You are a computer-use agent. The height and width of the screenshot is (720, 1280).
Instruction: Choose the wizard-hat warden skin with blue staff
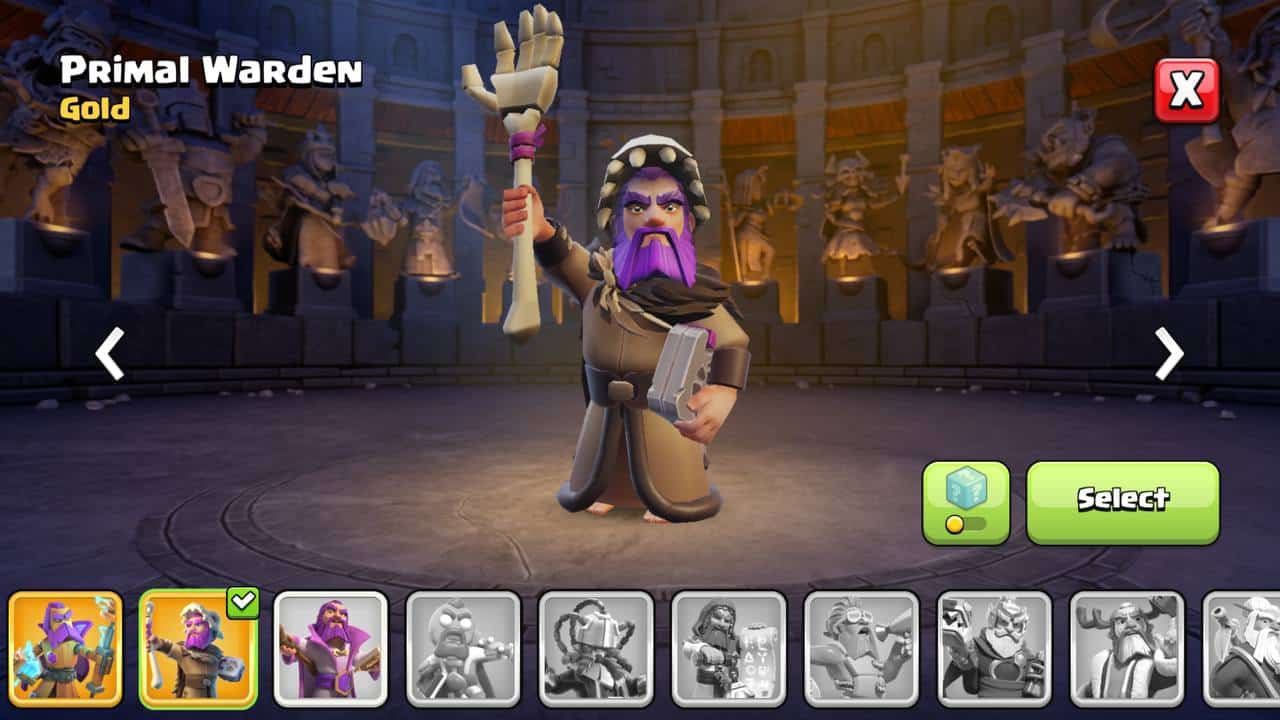click(66, 648)
